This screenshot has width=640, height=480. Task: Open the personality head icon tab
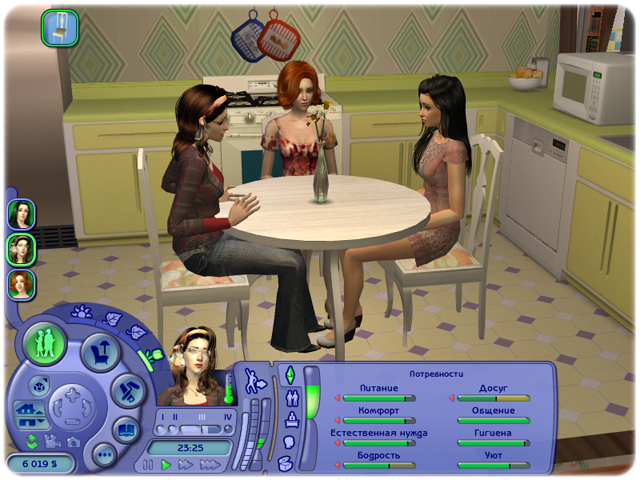click(x=289, y=441)
